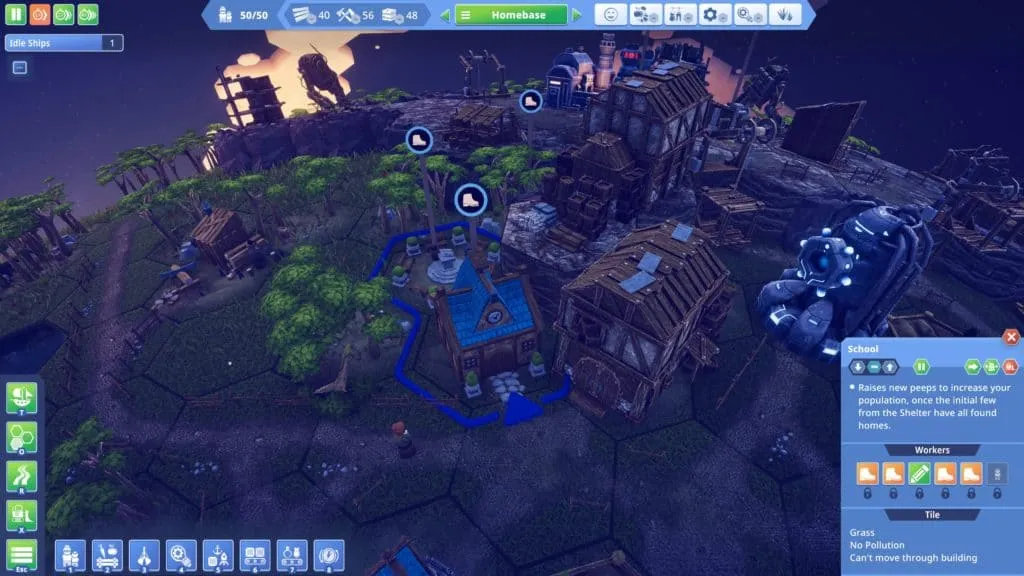Viewport: 1024px width, 576px height.
Task: Open the leaf pollution overview icon
Action: tap(783, 15)
